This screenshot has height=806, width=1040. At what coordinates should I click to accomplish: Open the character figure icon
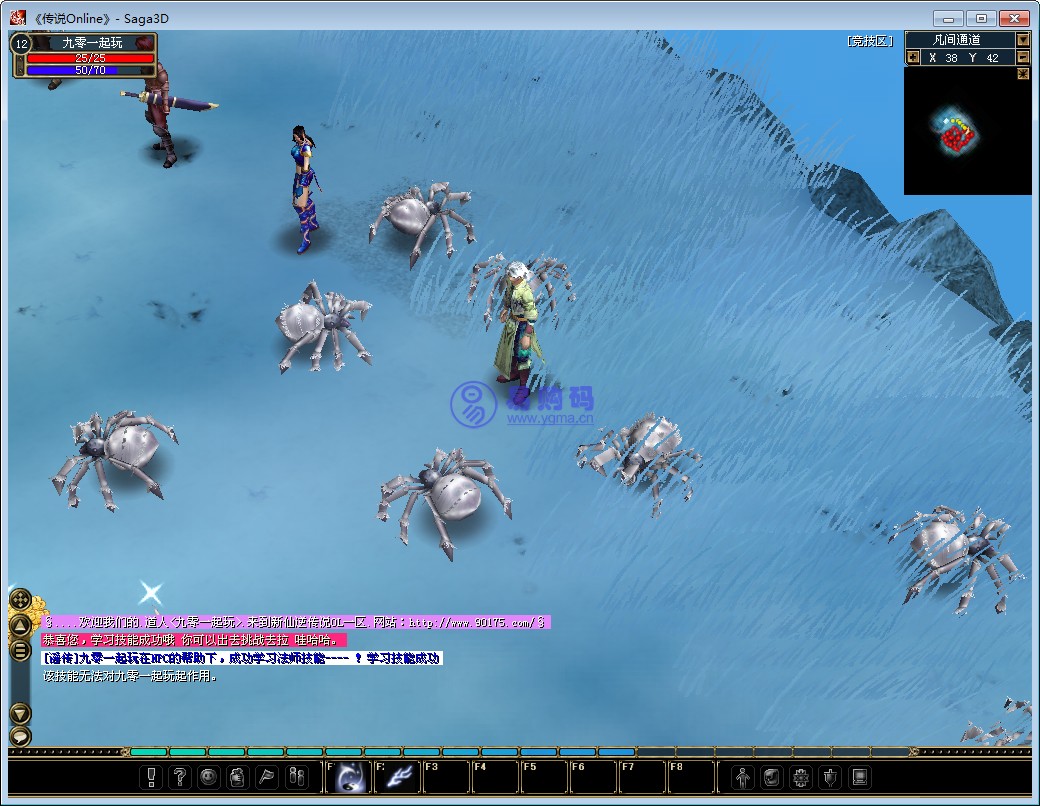743,777
